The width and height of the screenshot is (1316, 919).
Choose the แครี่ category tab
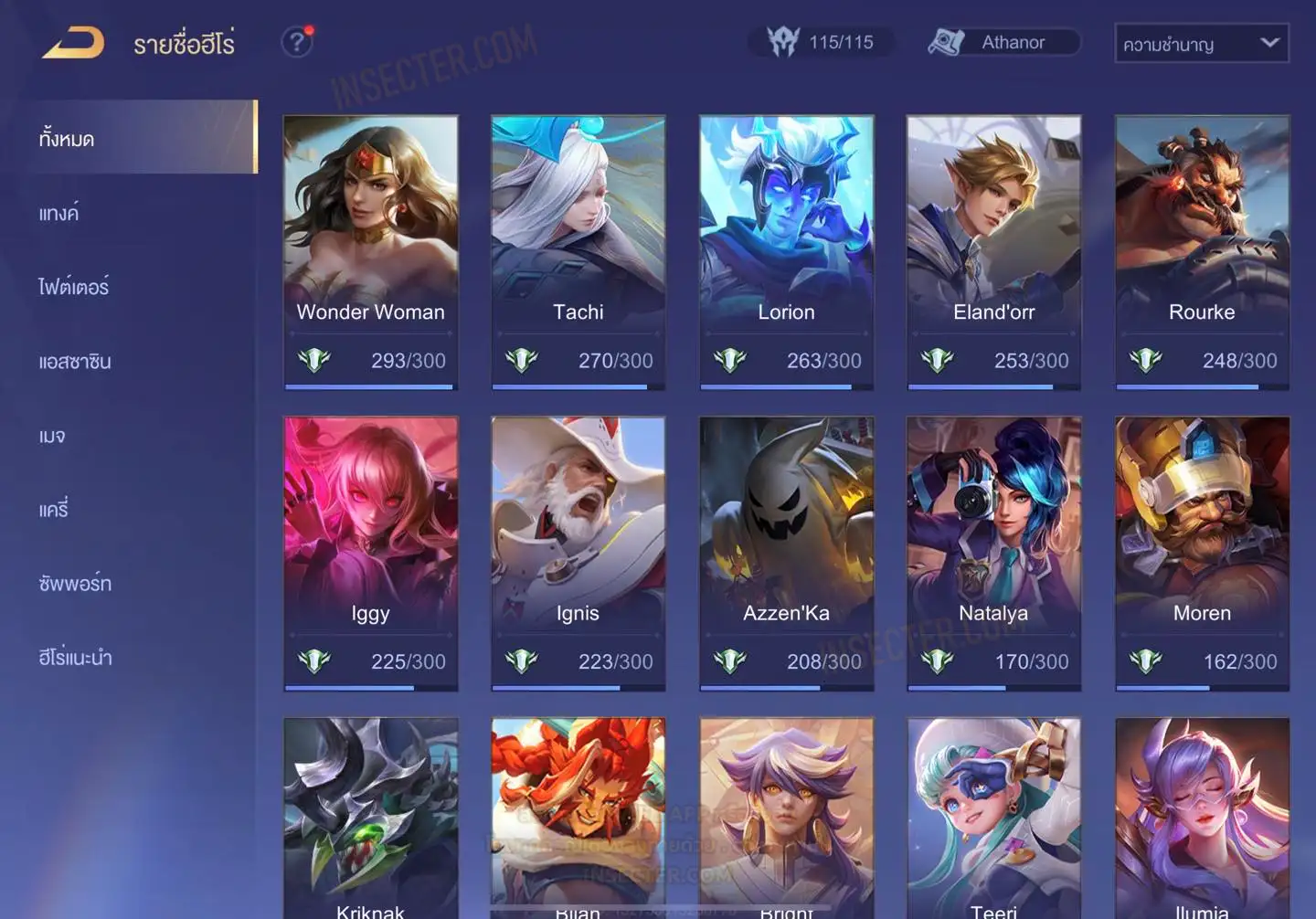click(54, 510)
